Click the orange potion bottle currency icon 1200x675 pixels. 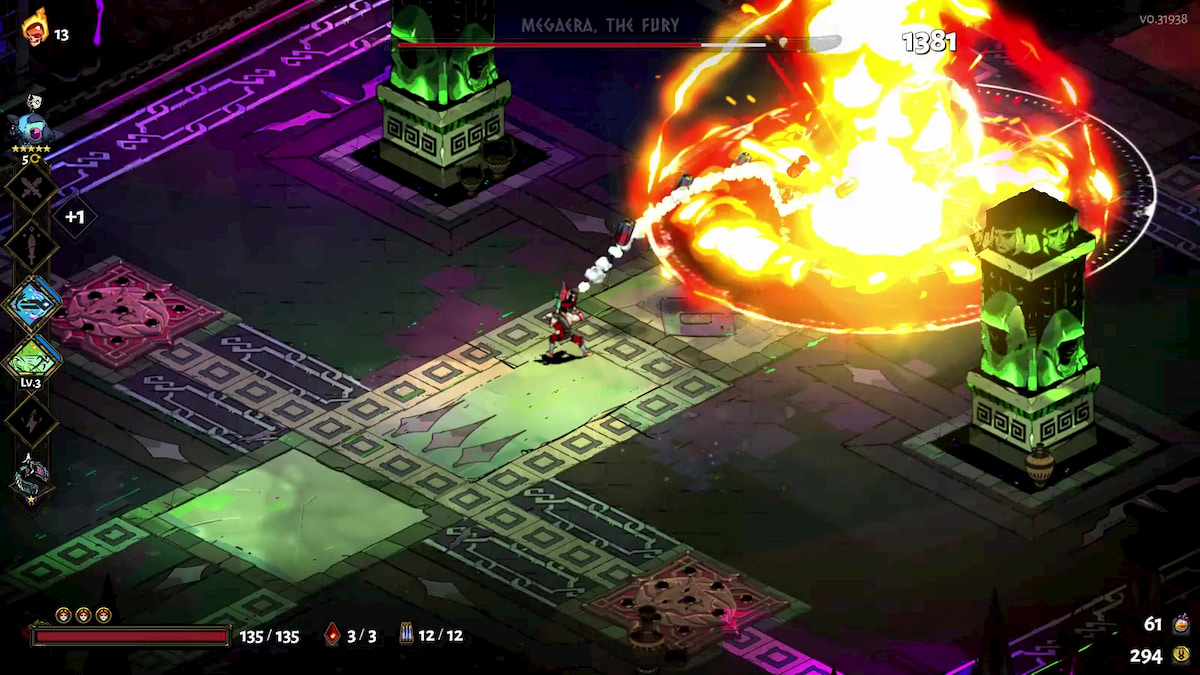coord(1181,624)
